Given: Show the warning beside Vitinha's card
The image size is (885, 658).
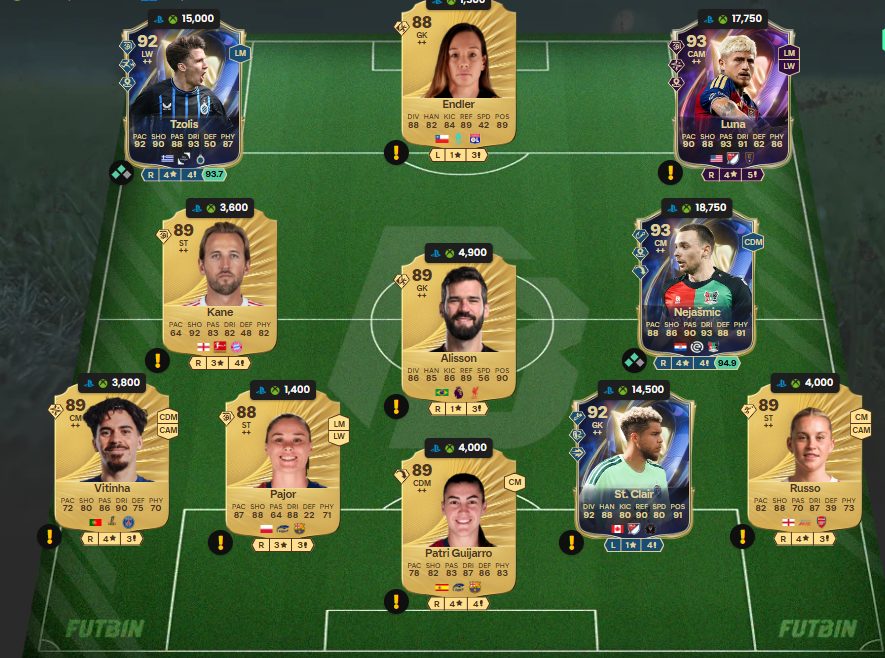Looking at the screenshot, I should [49, 537].
